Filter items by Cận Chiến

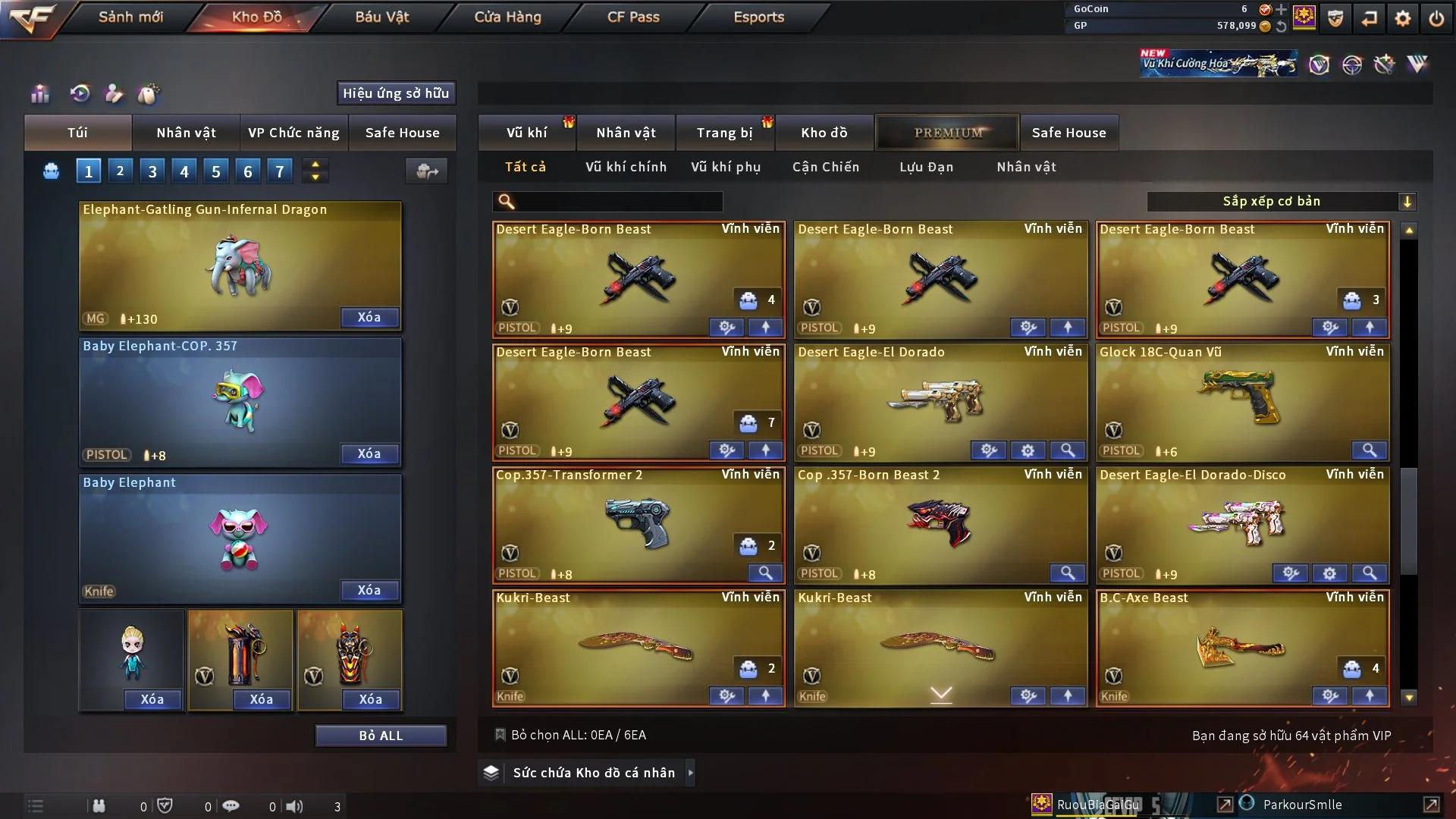pyautogui.click(x=826, y=167)
